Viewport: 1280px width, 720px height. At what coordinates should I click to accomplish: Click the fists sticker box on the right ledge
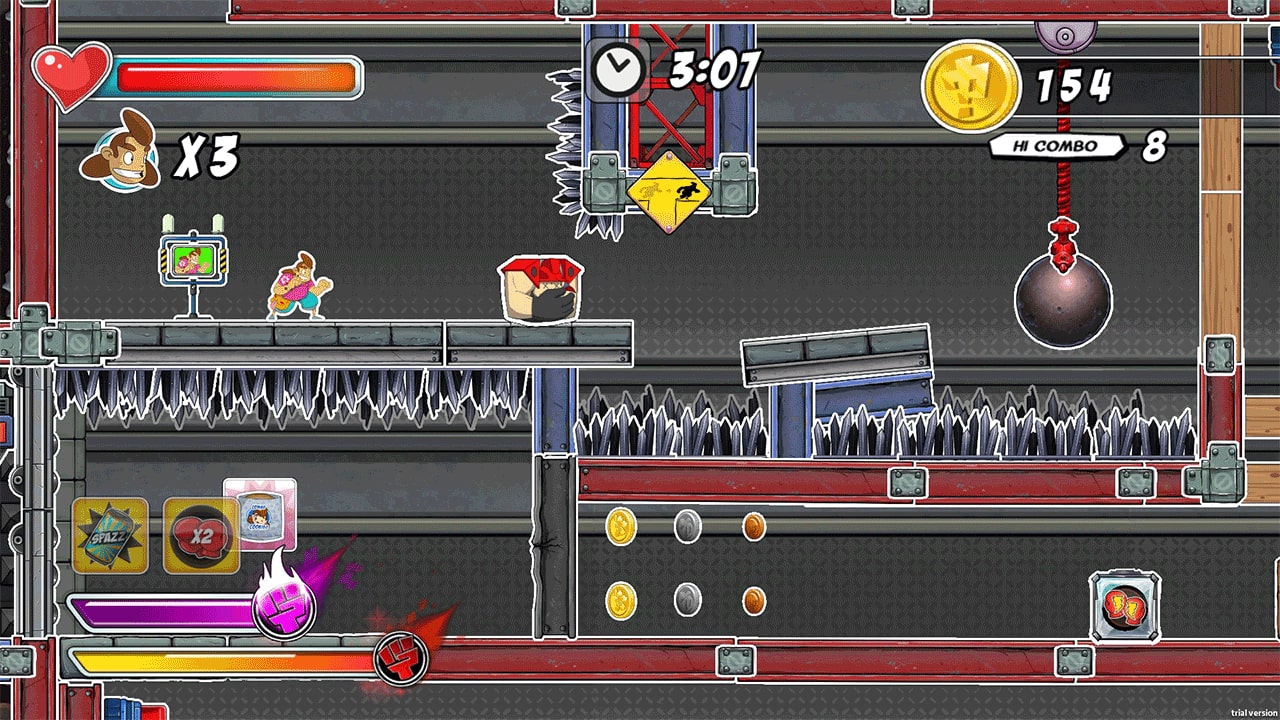coord(1124,605)
